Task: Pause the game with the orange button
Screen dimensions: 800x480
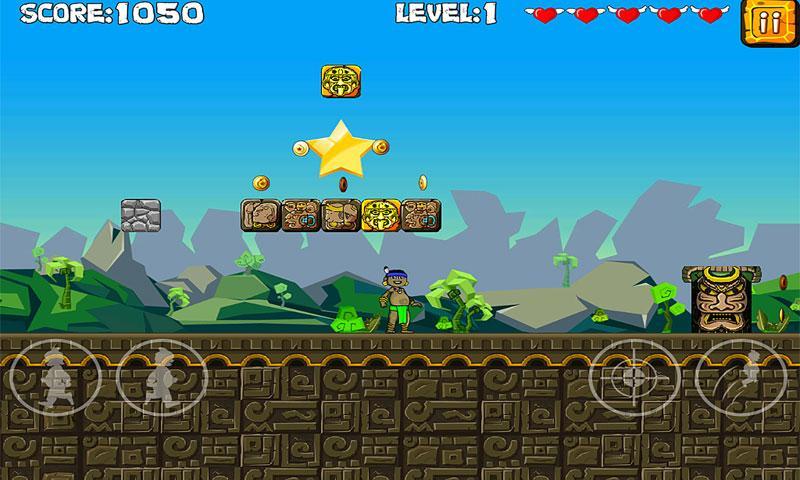Action: (762, 23)
